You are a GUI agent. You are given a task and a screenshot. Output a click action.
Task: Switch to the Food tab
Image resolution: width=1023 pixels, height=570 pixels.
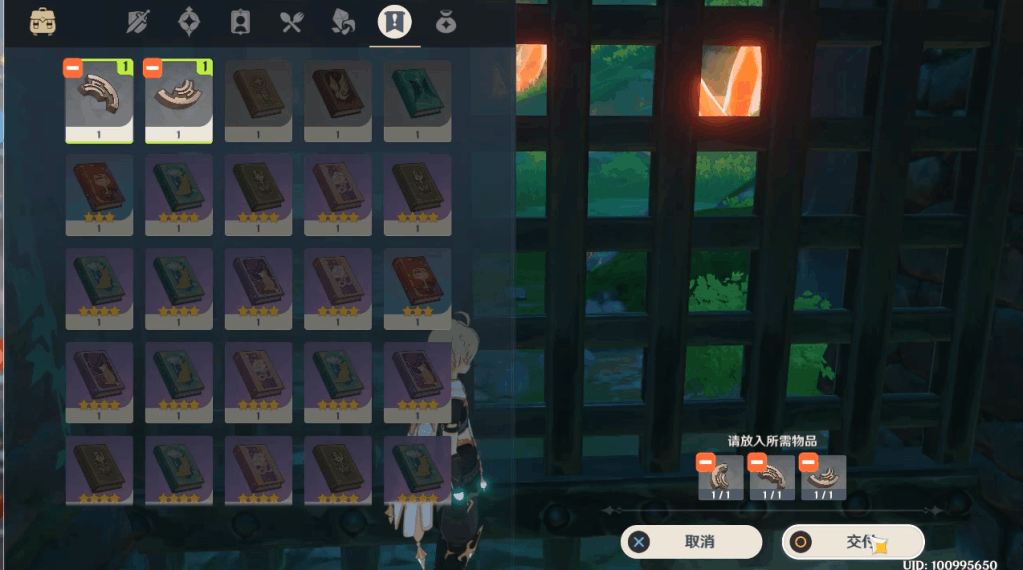tap(292, 22)
